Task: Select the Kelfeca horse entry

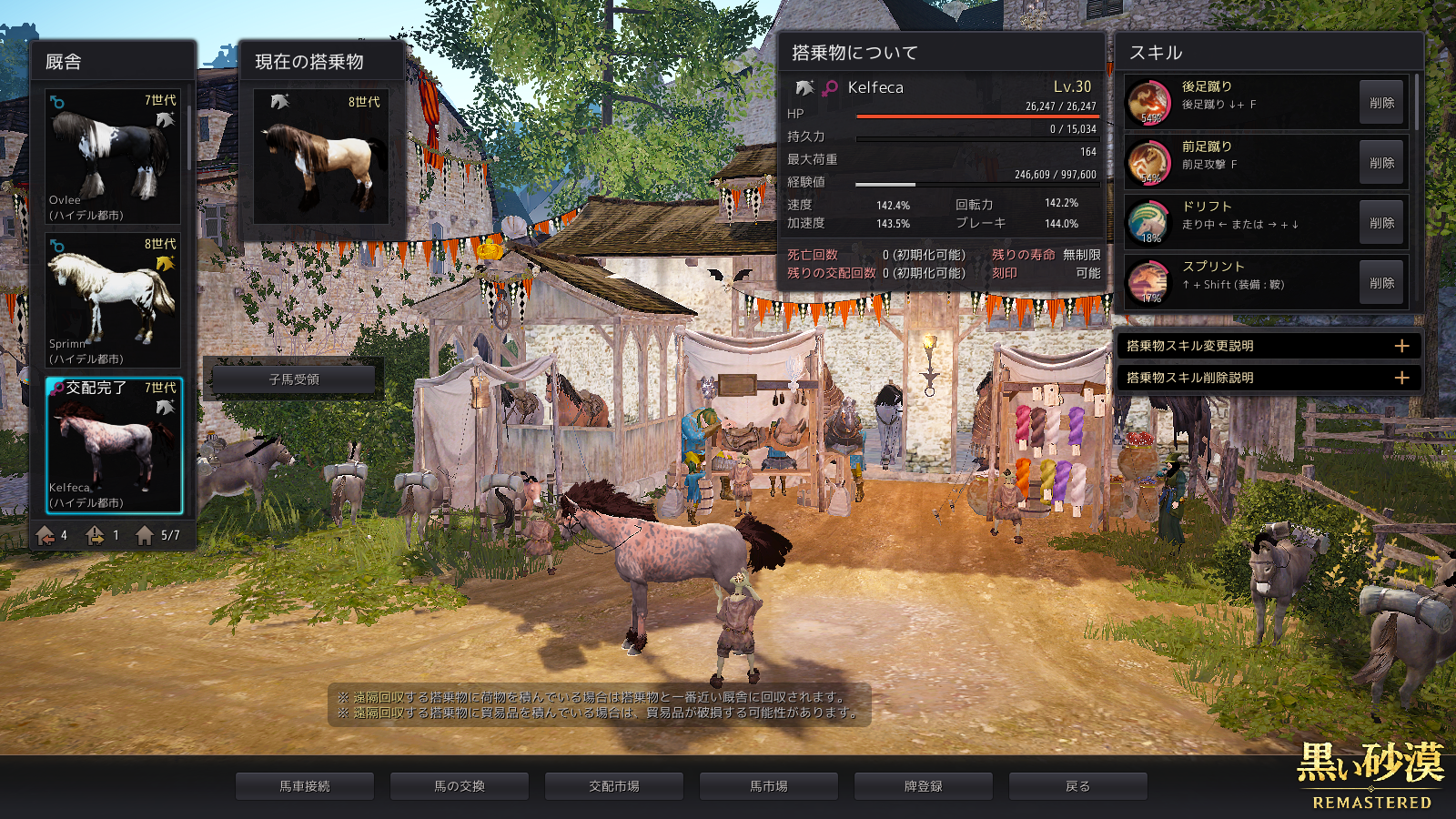Action: tap(114, 445)
